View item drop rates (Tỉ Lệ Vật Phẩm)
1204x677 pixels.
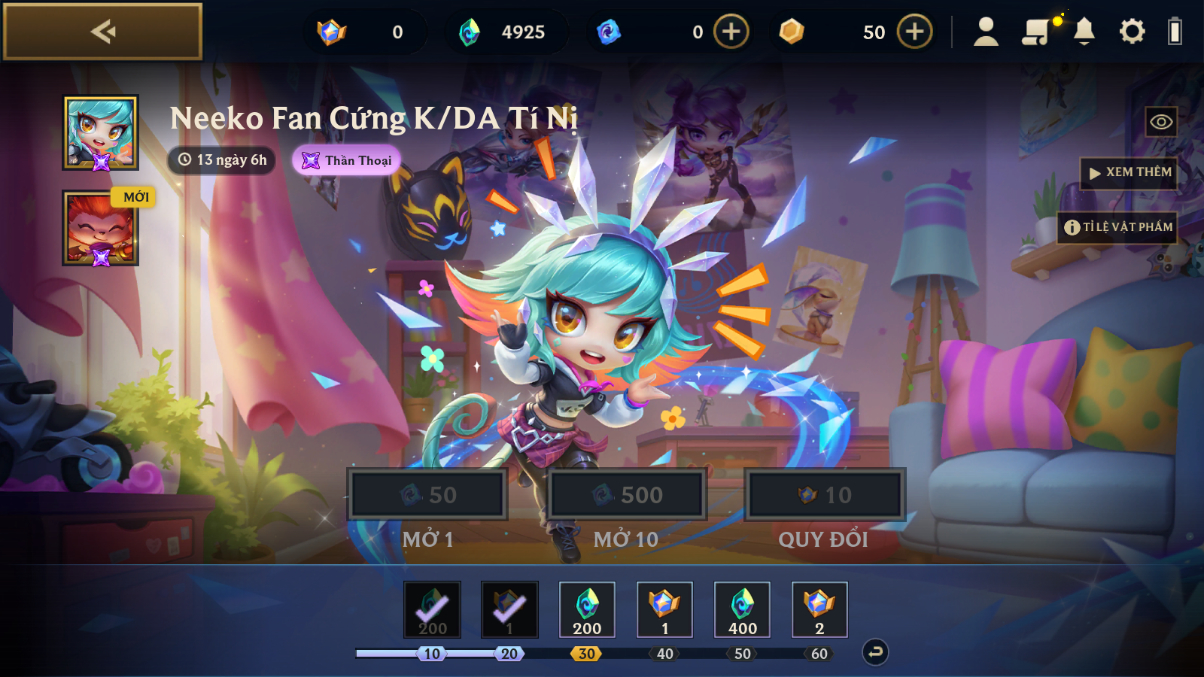[x=1117, y=227]
